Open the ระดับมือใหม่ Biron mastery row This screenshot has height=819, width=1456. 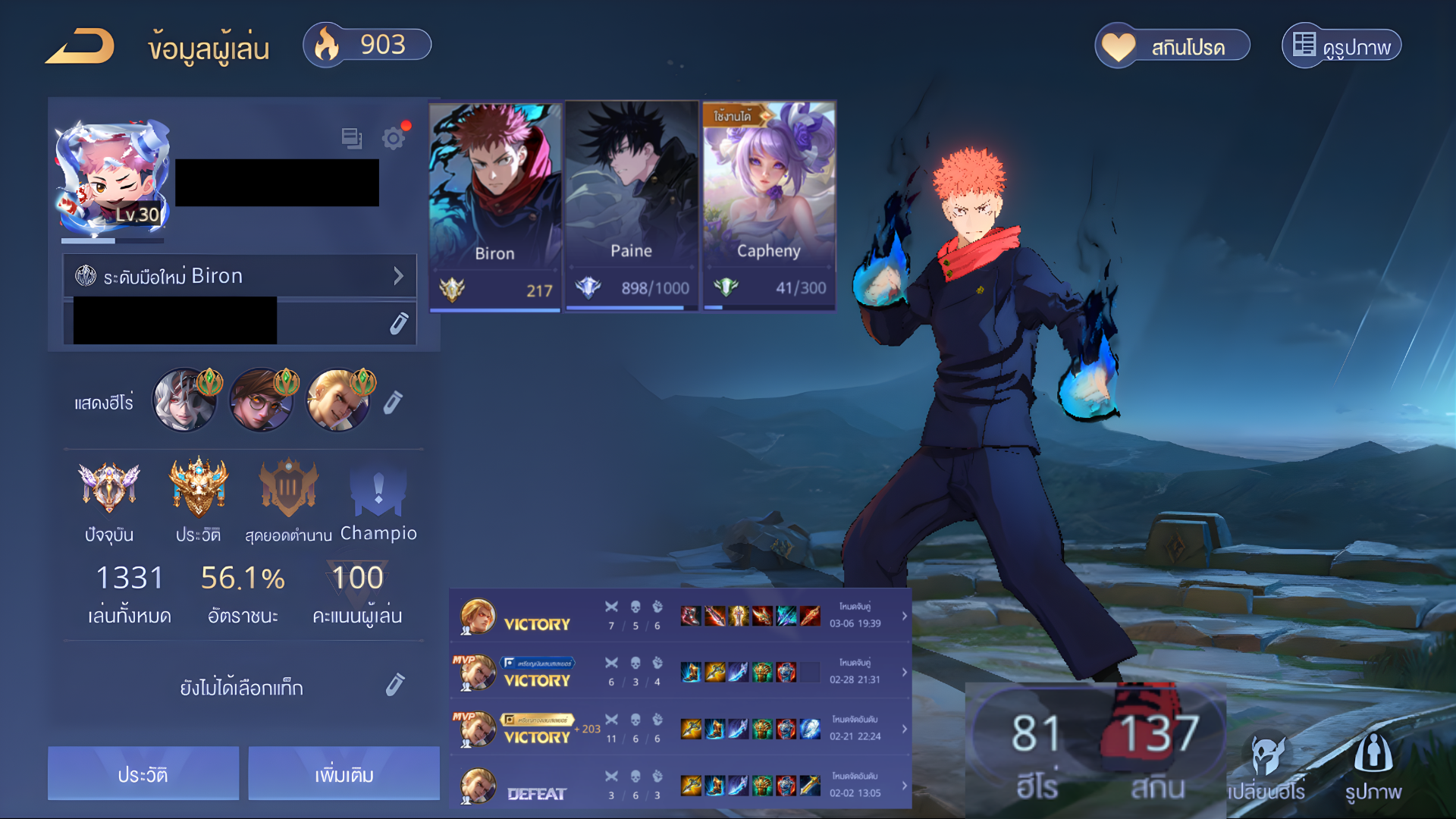240,276
